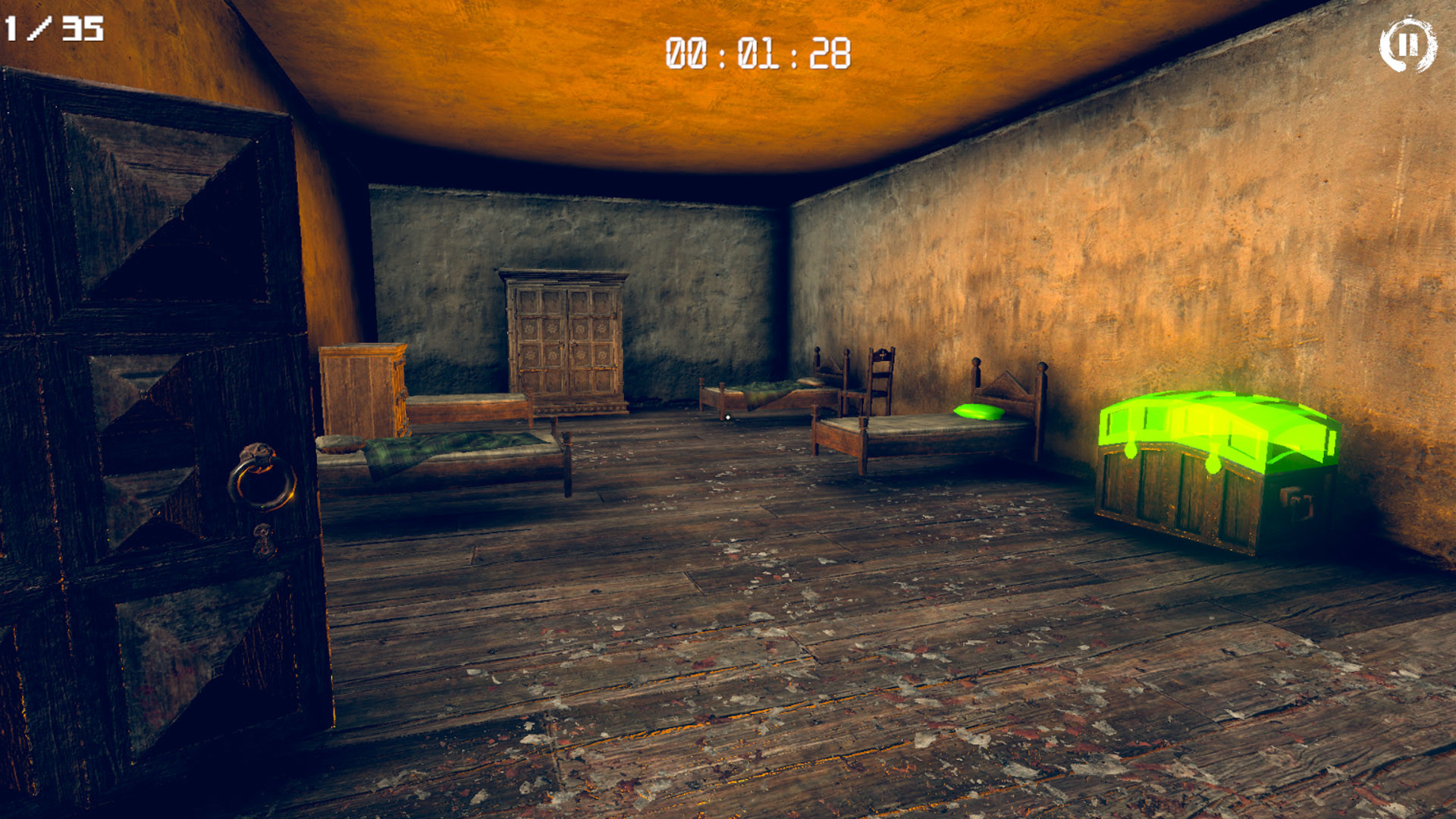The height and width of the screenshot is (819, 1456).
Task: Click the 1/35 counter display
Action: tap(53, 29)
